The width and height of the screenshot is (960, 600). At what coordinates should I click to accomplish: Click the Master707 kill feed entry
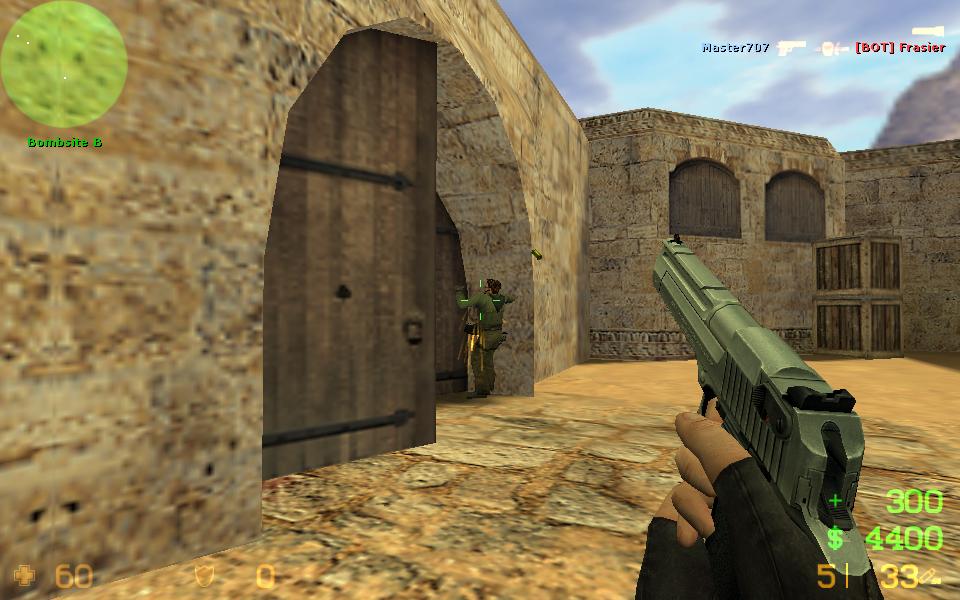[735, 47]
